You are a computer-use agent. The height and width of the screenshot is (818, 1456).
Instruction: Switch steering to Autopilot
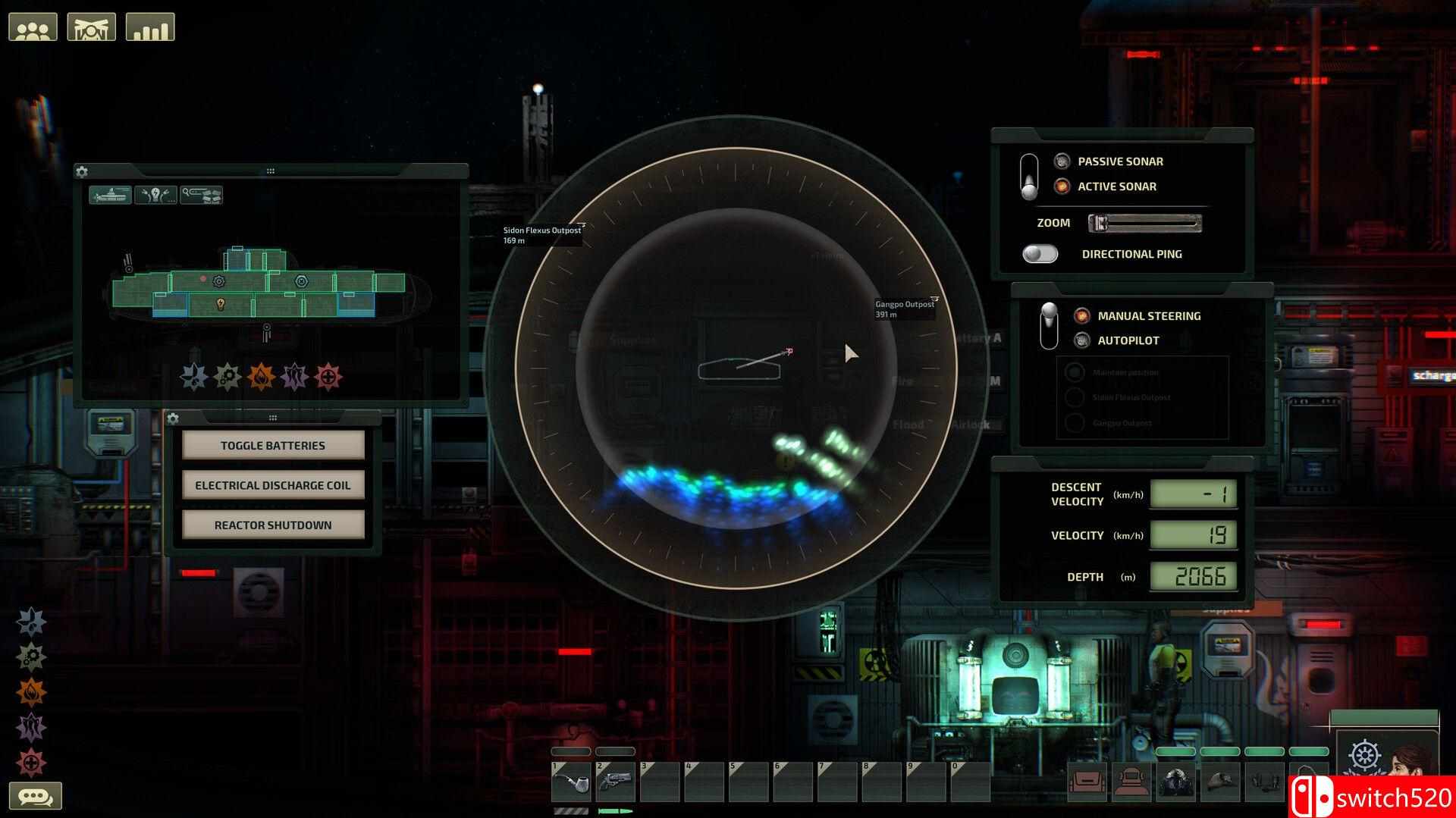[x=1083, y=340]
